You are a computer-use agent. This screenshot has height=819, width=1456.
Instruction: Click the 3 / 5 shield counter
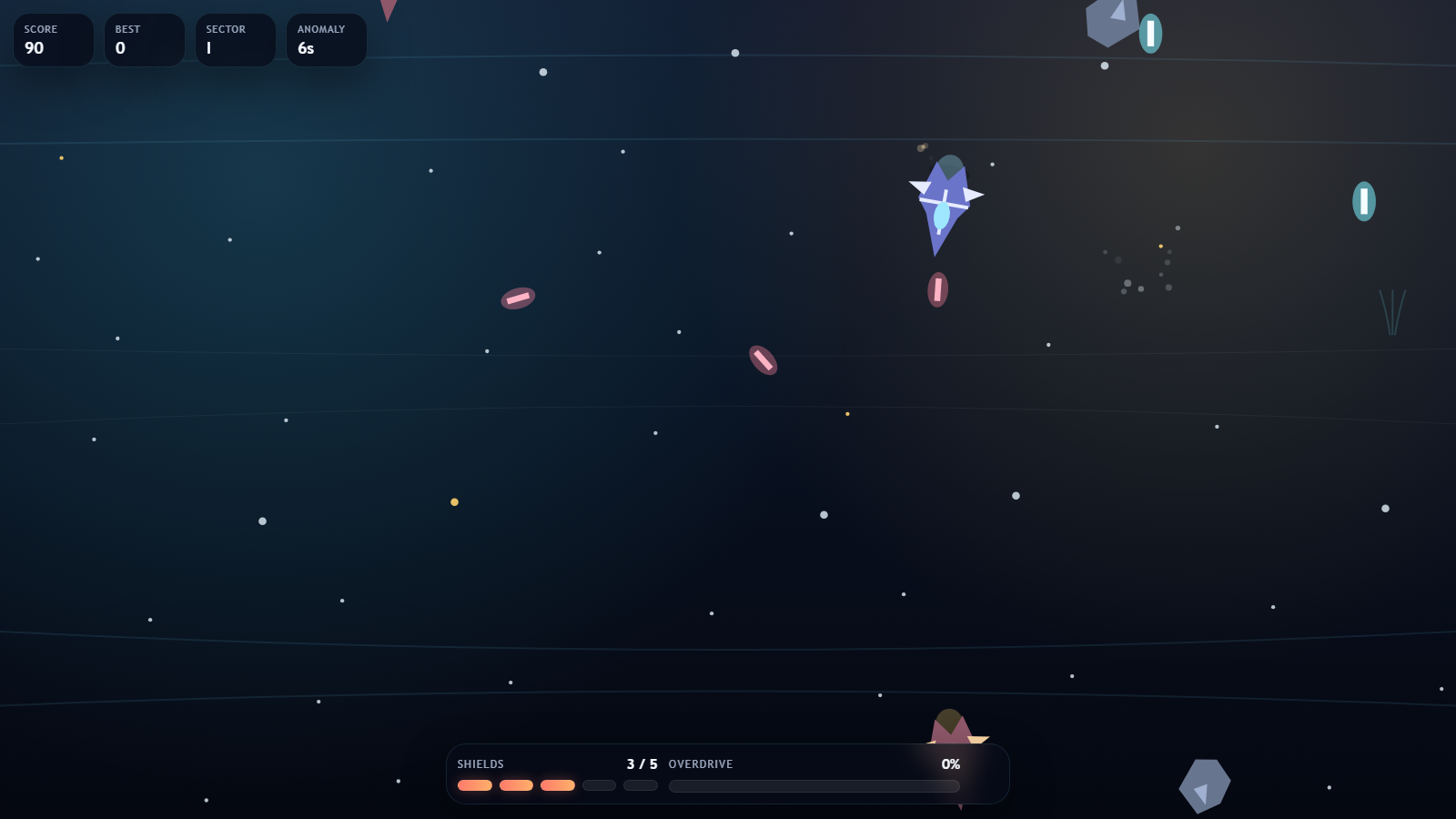[x=642, y=764]
